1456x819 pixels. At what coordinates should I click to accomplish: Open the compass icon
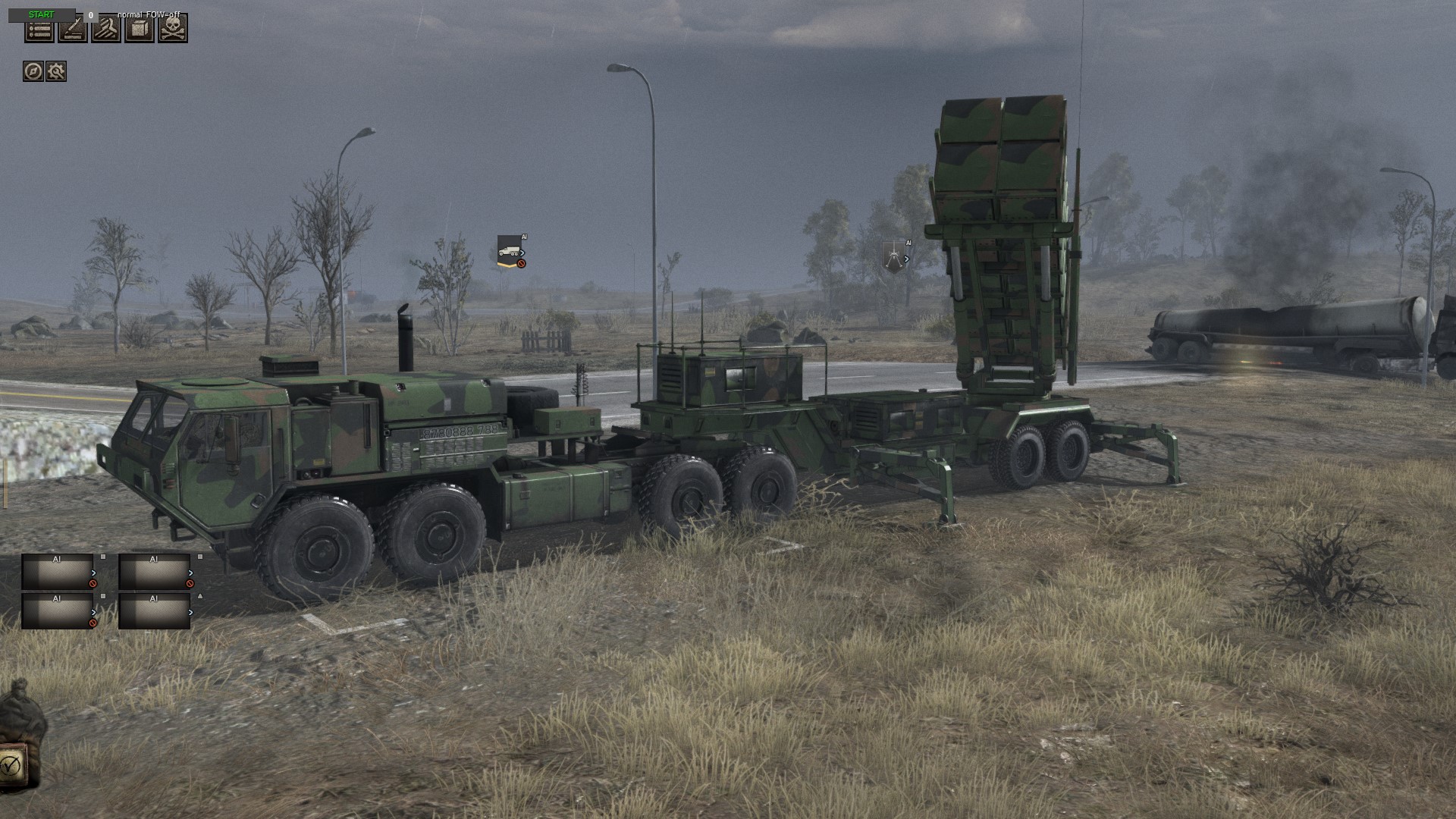click(33, 71)
